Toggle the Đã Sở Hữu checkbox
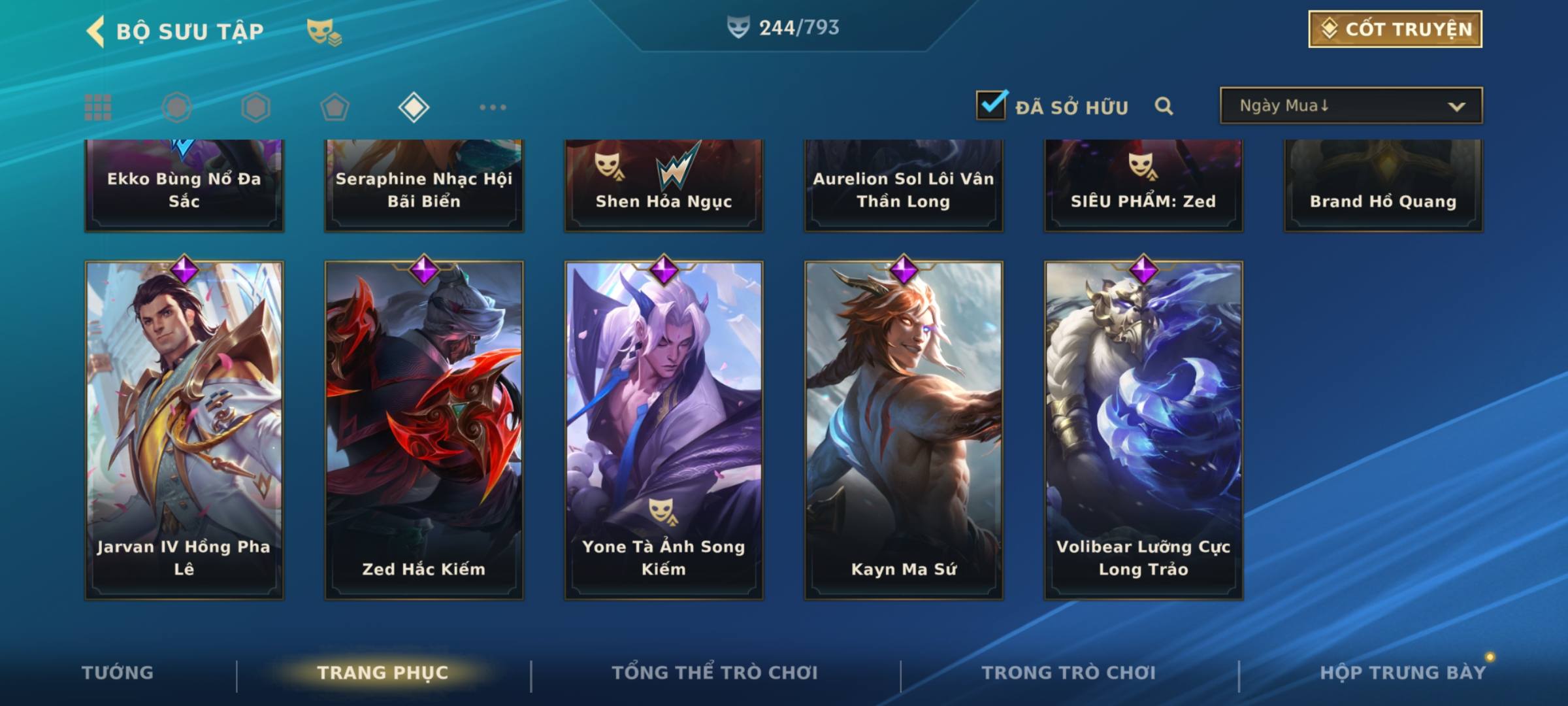 991,105
